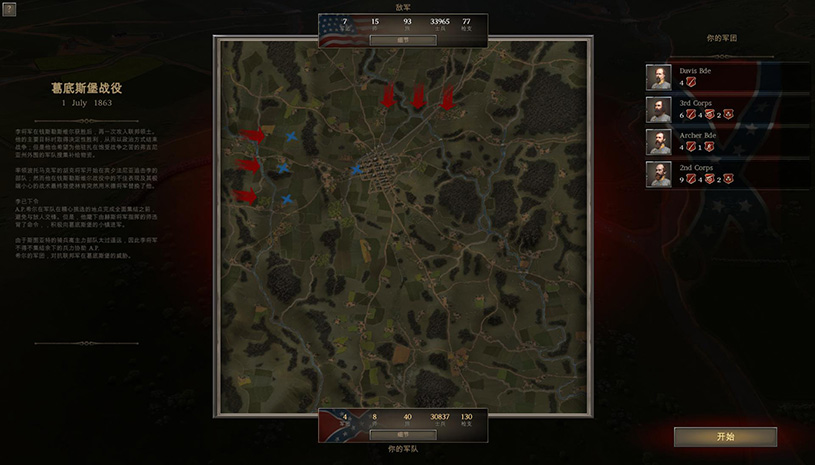
Task: Open your army details (细节) above 你的军队
Action: [402, 435]
